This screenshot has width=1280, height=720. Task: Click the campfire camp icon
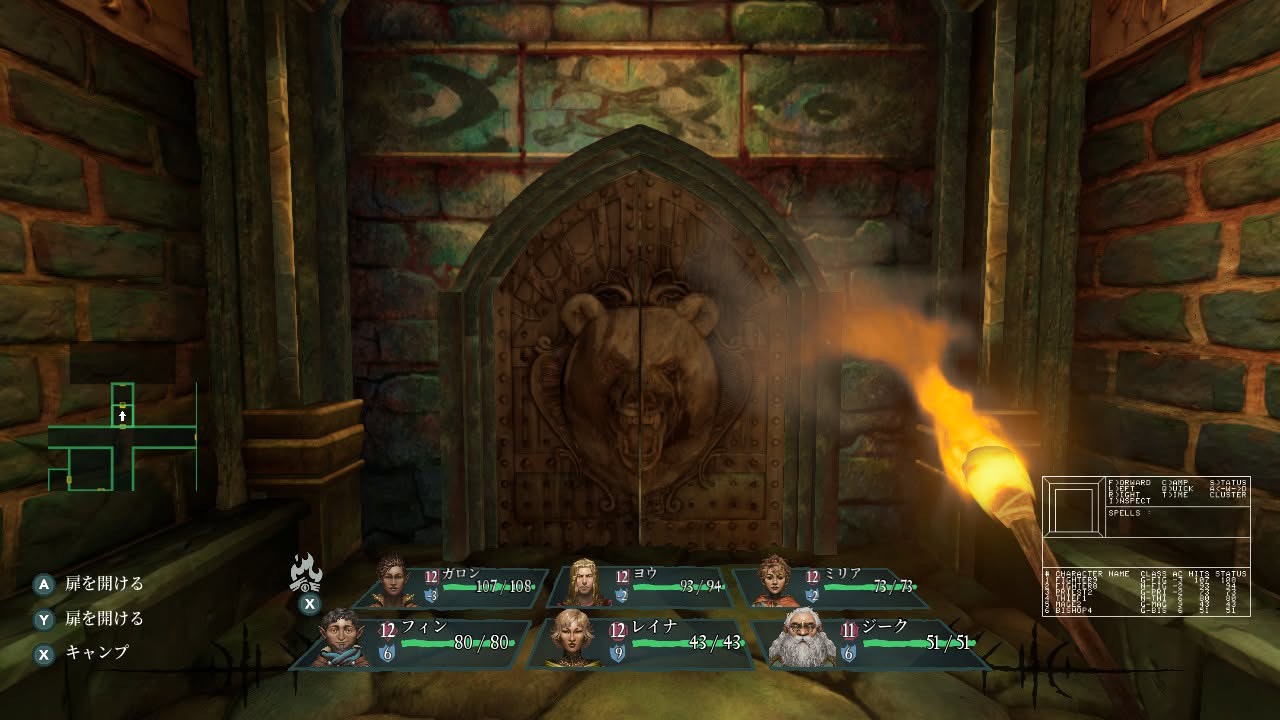pos(307,574)
